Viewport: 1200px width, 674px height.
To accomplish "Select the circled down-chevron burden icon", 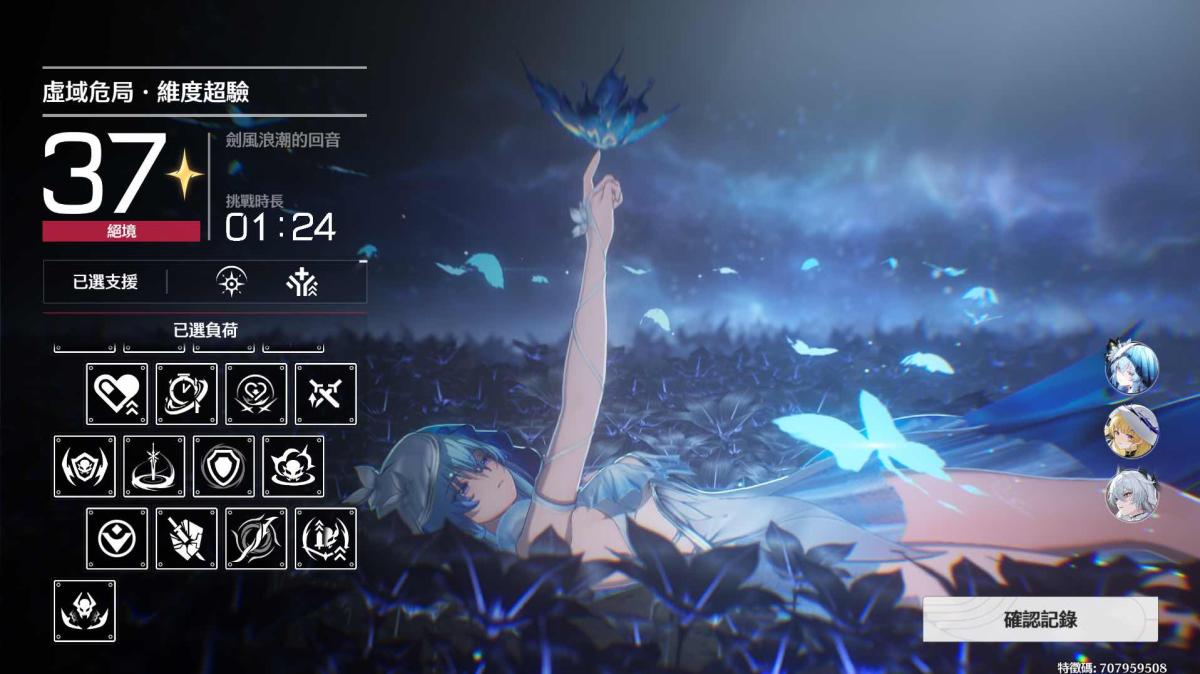I will 116,538.
